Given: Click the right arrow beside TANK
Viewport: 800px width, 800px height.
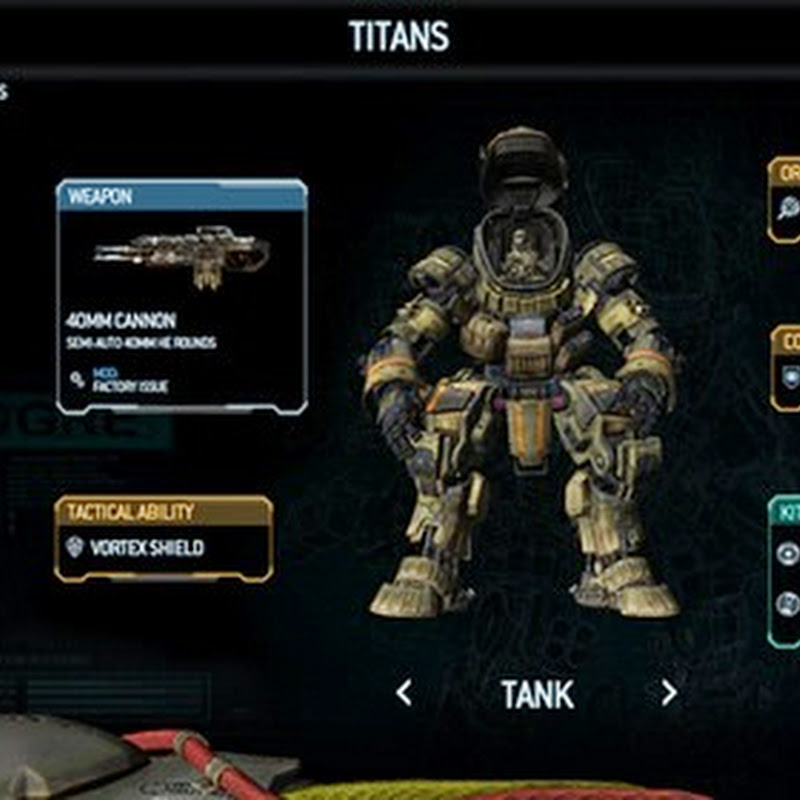Looking at the screenshot, I should (x=669, y=692).
